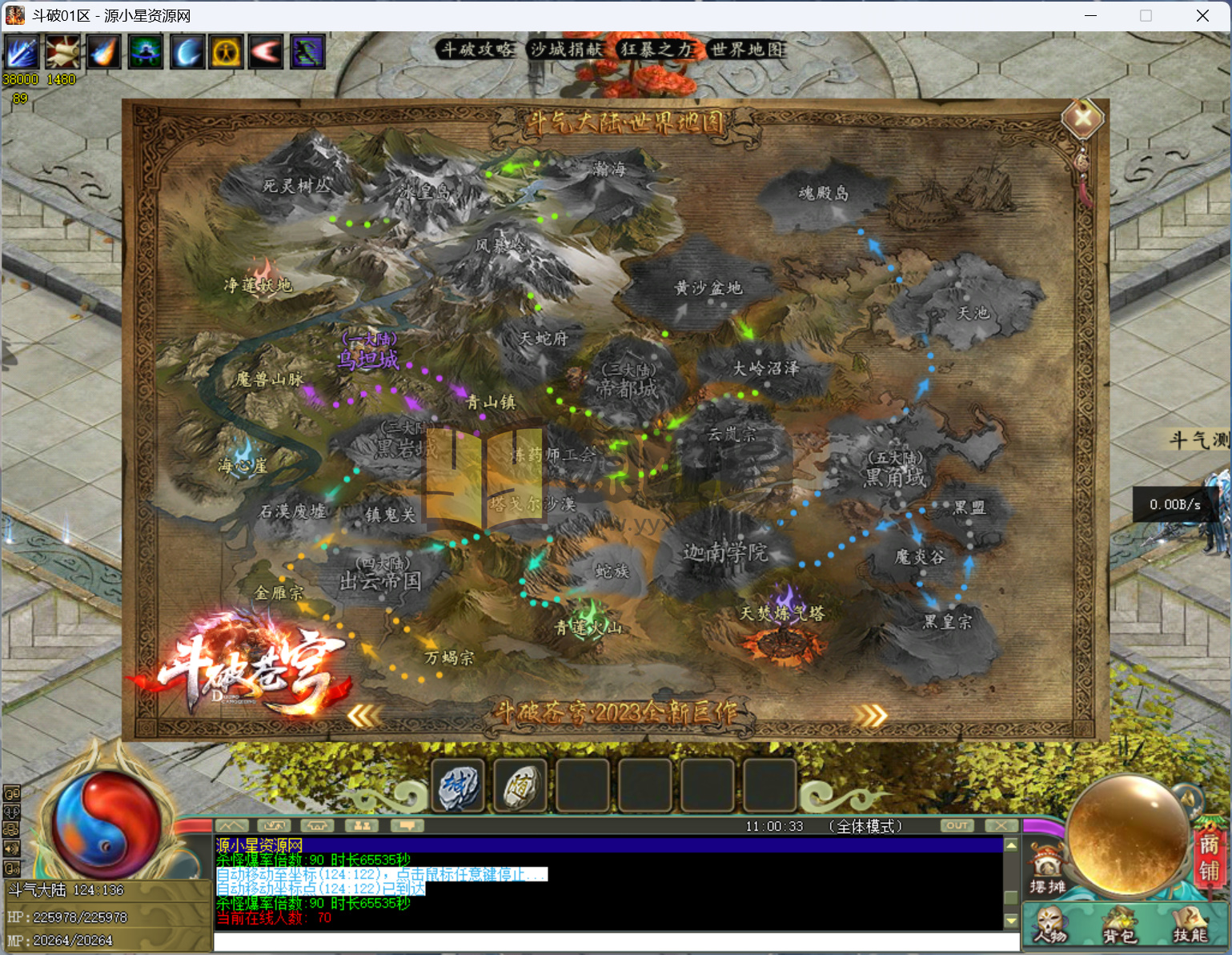Open the 沙城捐献 donation menu

[566, 50]
